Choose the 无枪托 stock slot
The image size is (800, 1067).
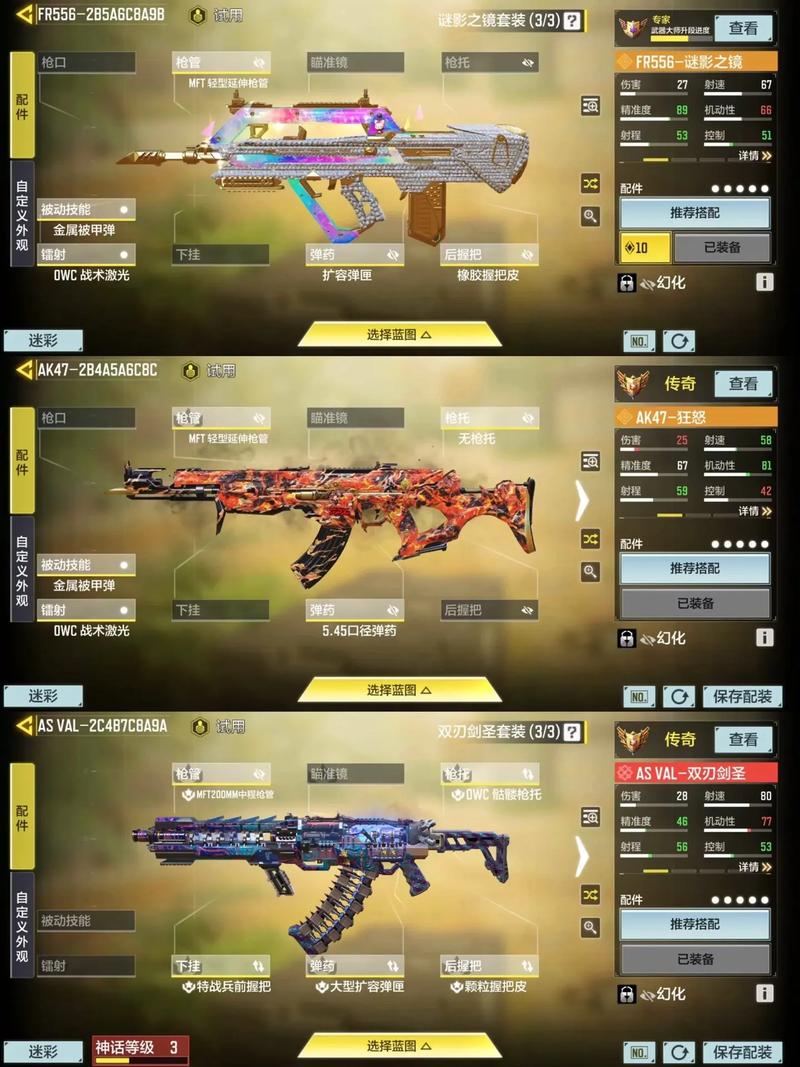click(x=490, y=418)
